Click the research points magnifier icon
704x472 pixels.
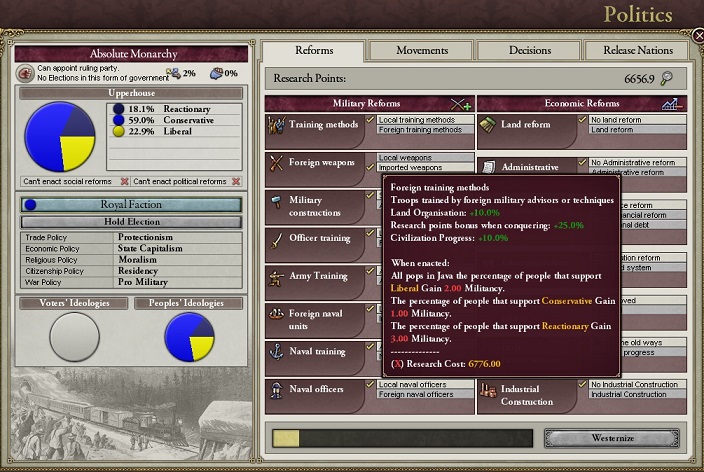click(x=666, y=78)
